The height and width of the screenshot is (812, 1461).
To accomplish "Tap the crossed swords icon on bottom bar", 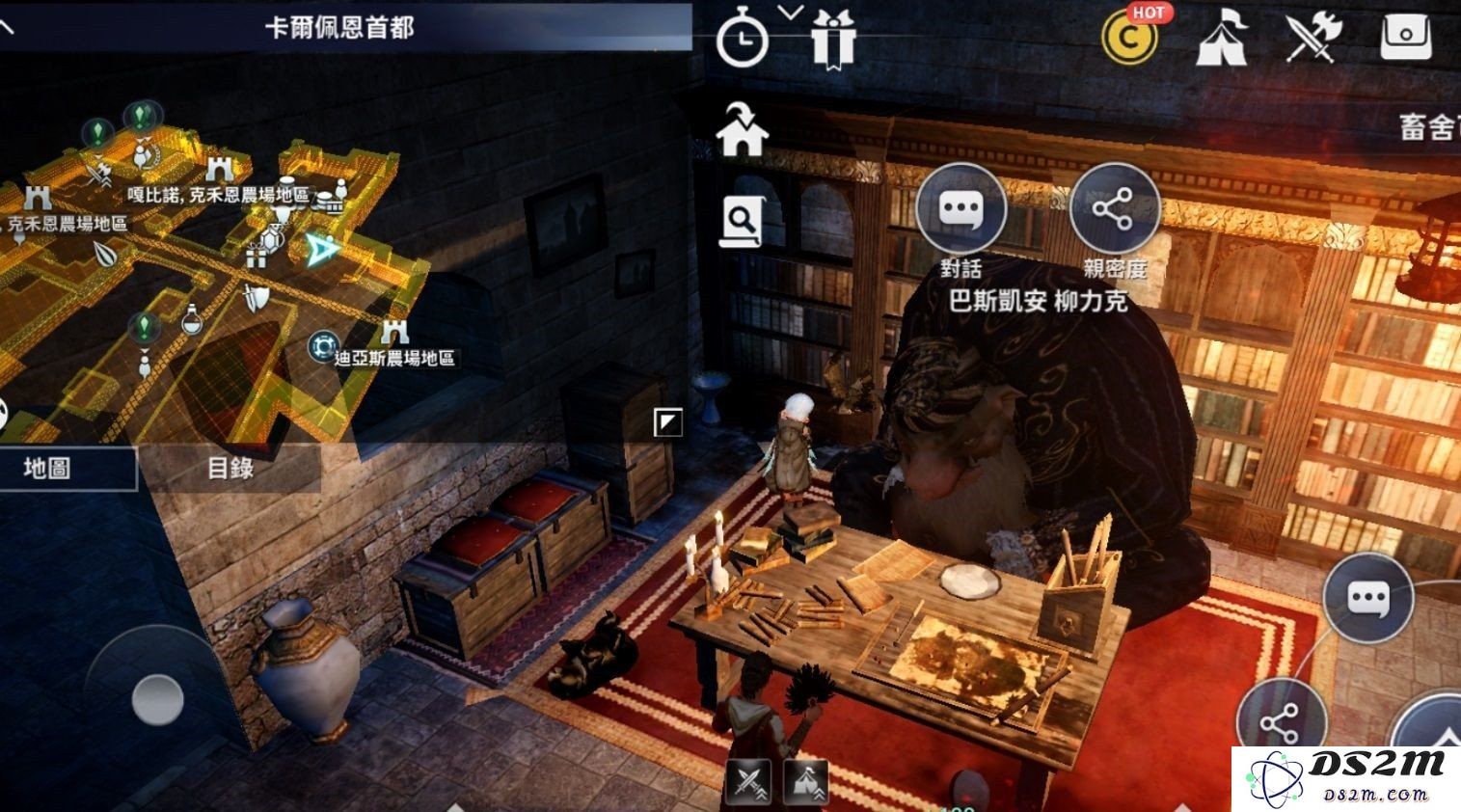I will click(748, 782).
